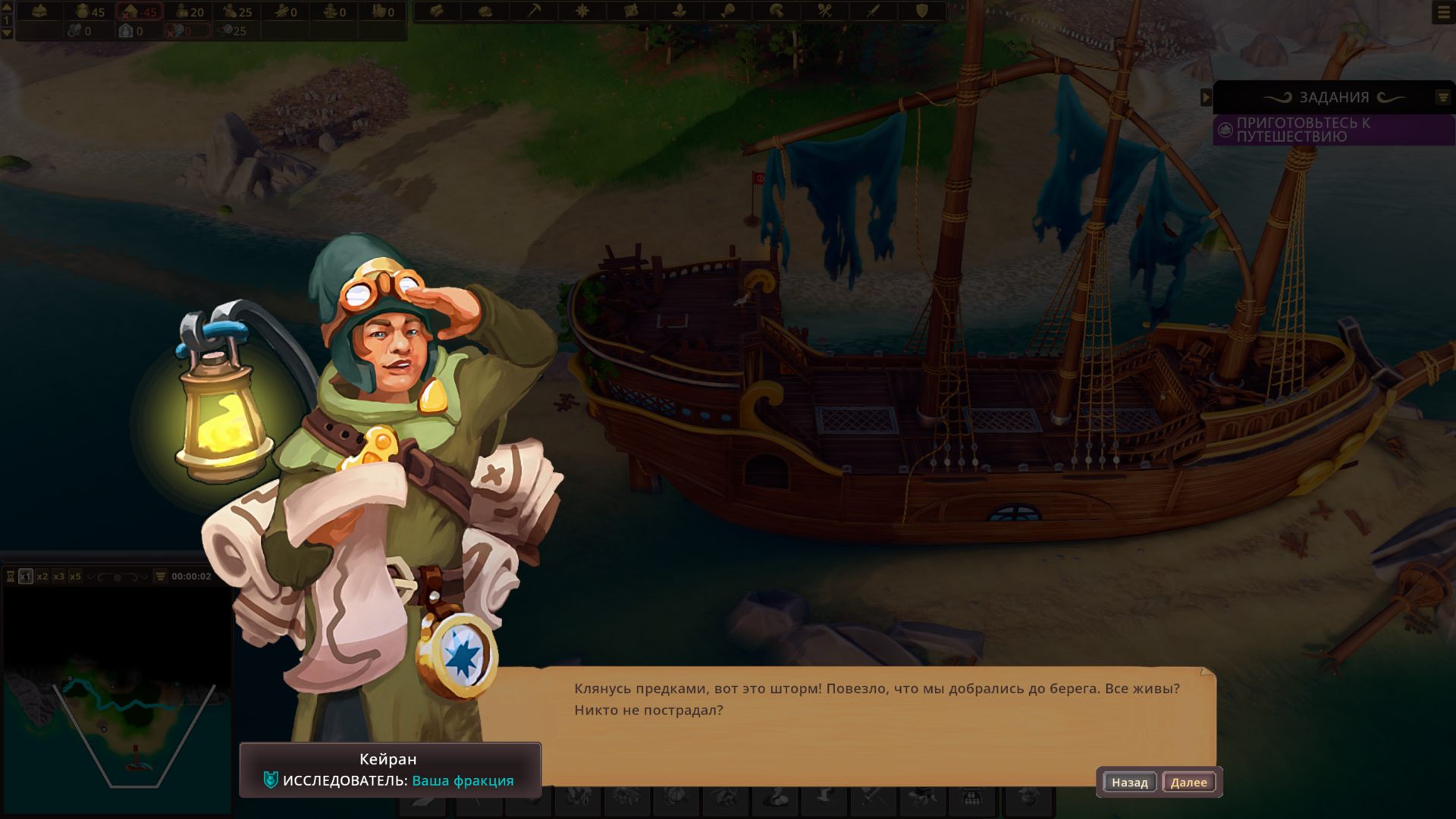Open the sword military category
This screenshot has width=1456, height=819.
pos(874,11)
